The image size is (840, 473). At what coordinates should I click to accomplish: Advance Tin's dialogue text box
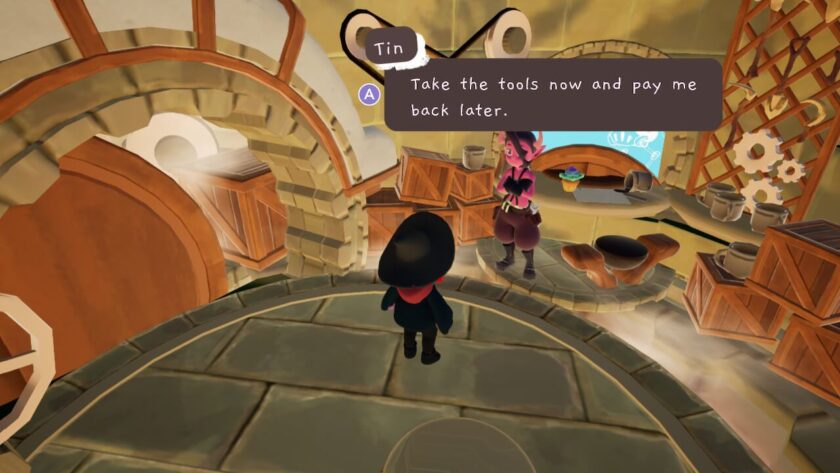[370, 94]
